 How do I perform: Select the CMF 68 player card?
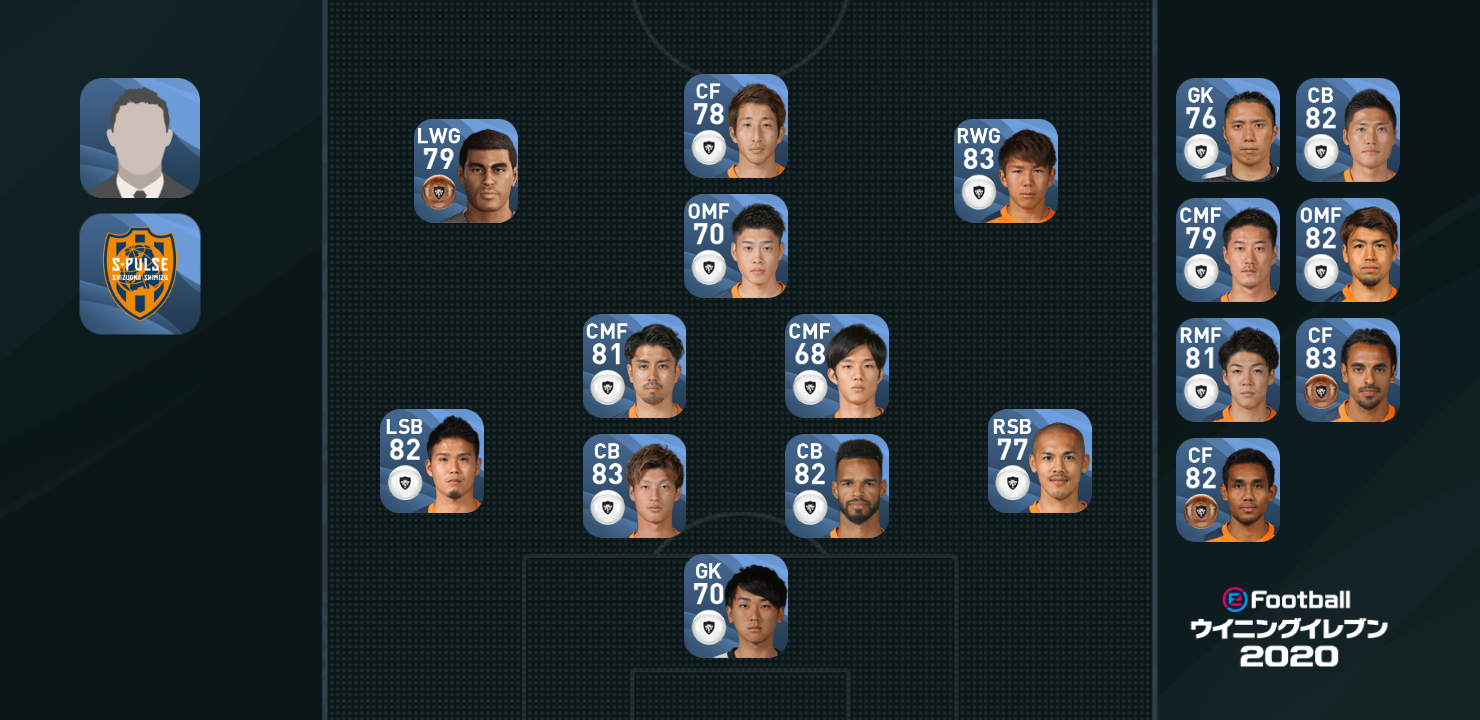coord(837,366)
